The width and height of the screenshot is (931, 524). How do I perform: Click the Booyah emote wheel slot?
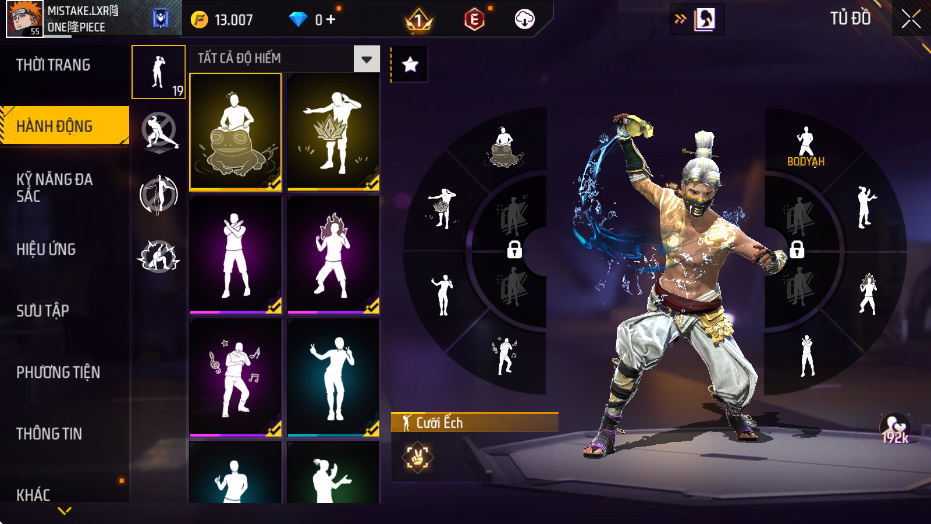(805, 147)
